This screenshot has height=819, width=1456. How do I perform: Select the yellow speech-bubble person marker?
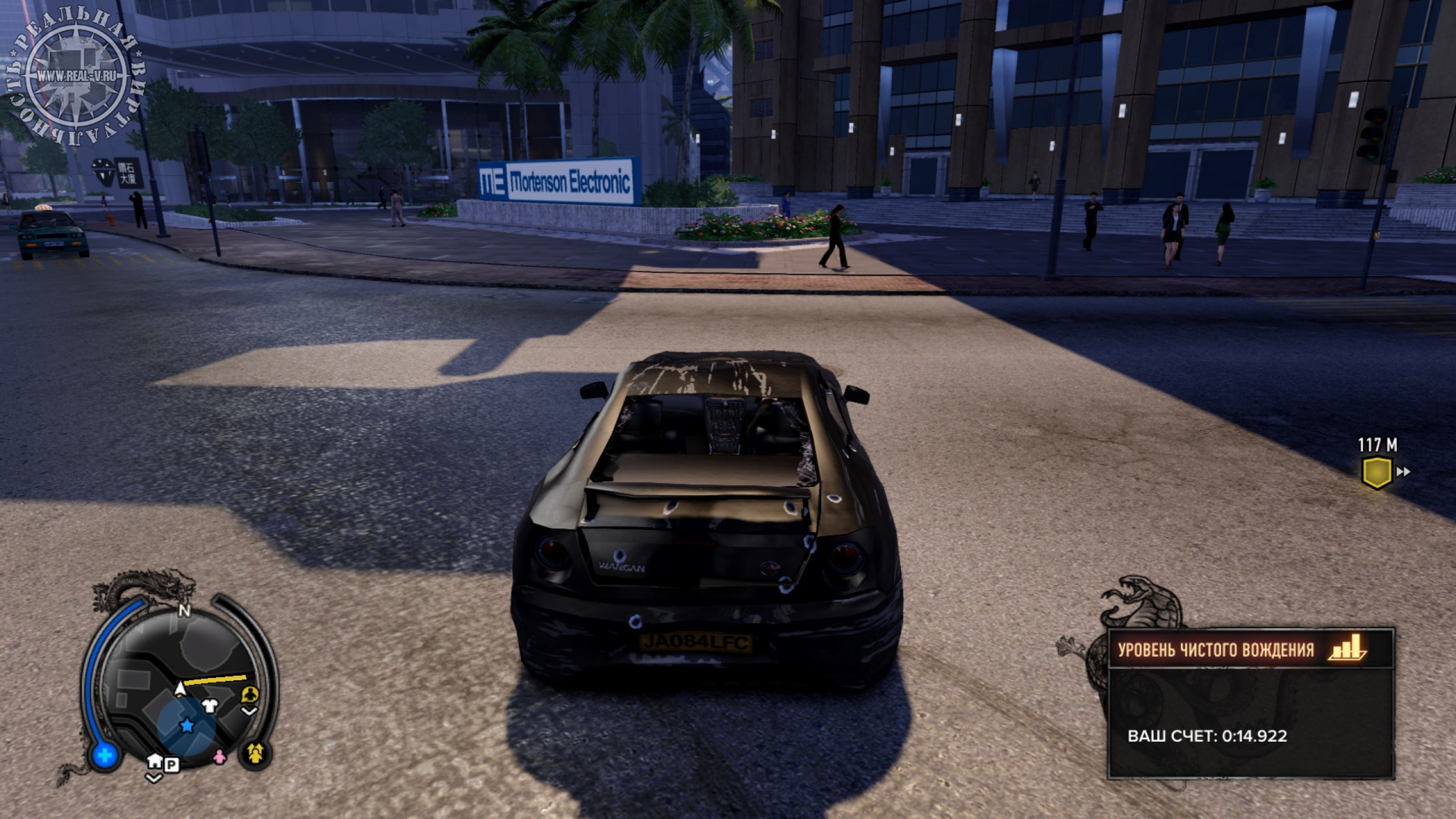[250, 694]
